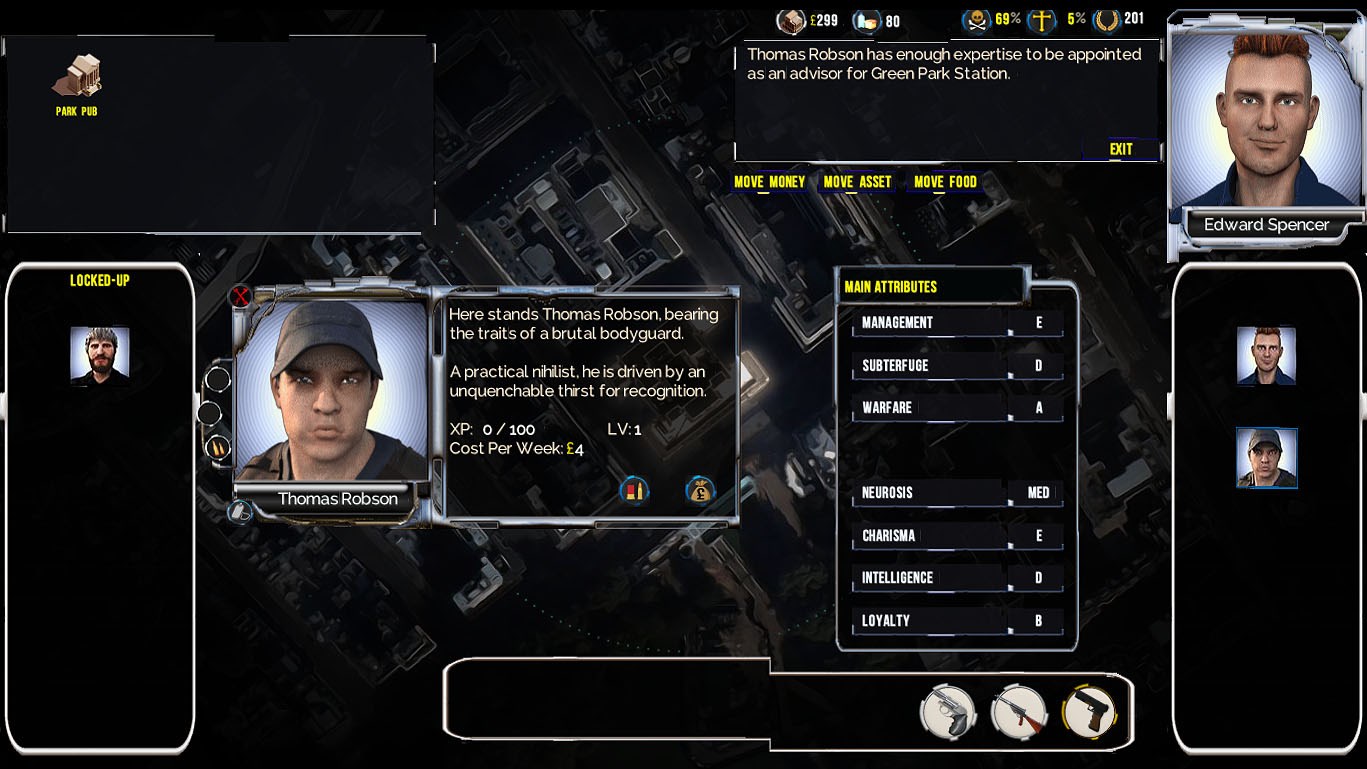Select the capped Thomas Robson roster portrait
This screenshot has height=769, width=1367.
point(1266,458)
